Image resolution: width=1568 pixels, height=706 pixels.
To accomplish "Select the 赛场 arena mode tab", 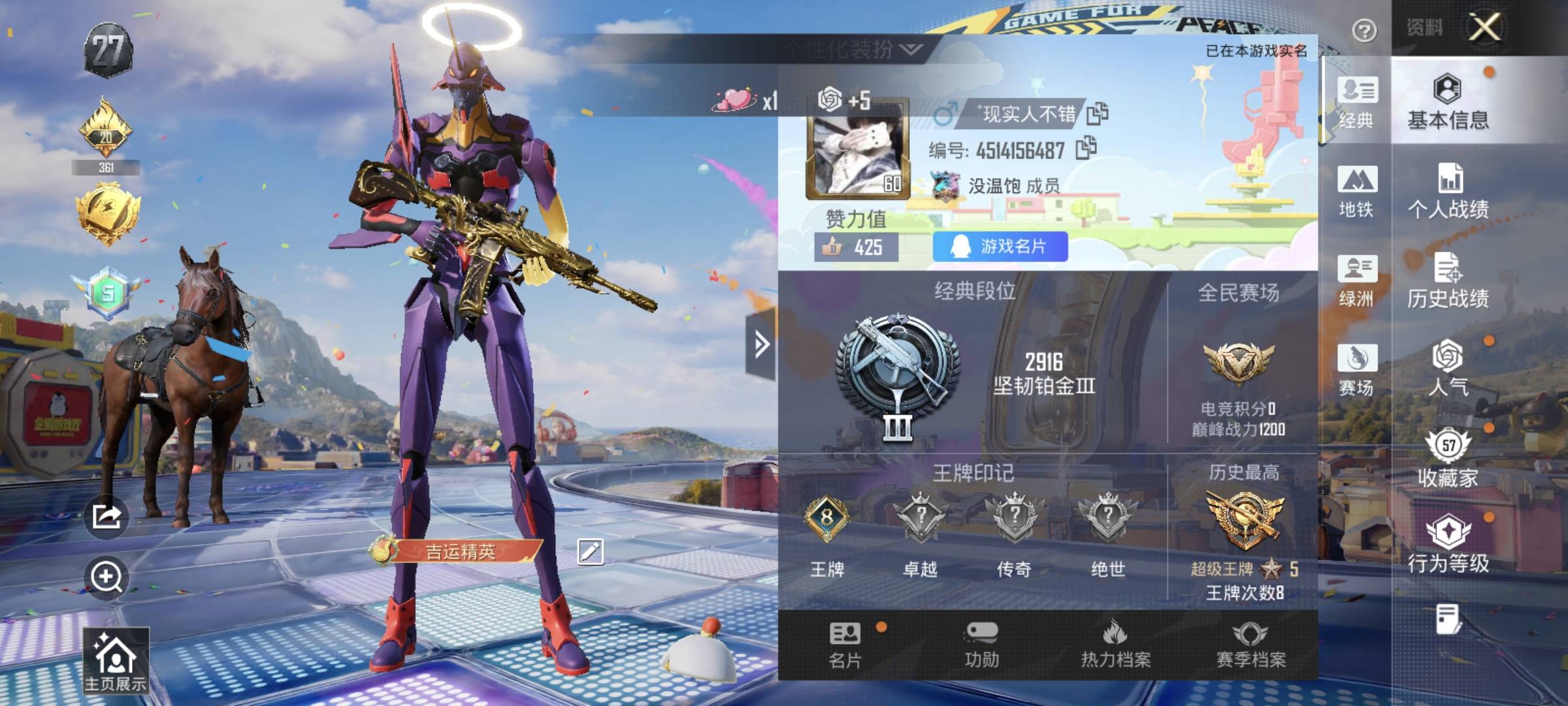I will click(x=1356, y=370).
